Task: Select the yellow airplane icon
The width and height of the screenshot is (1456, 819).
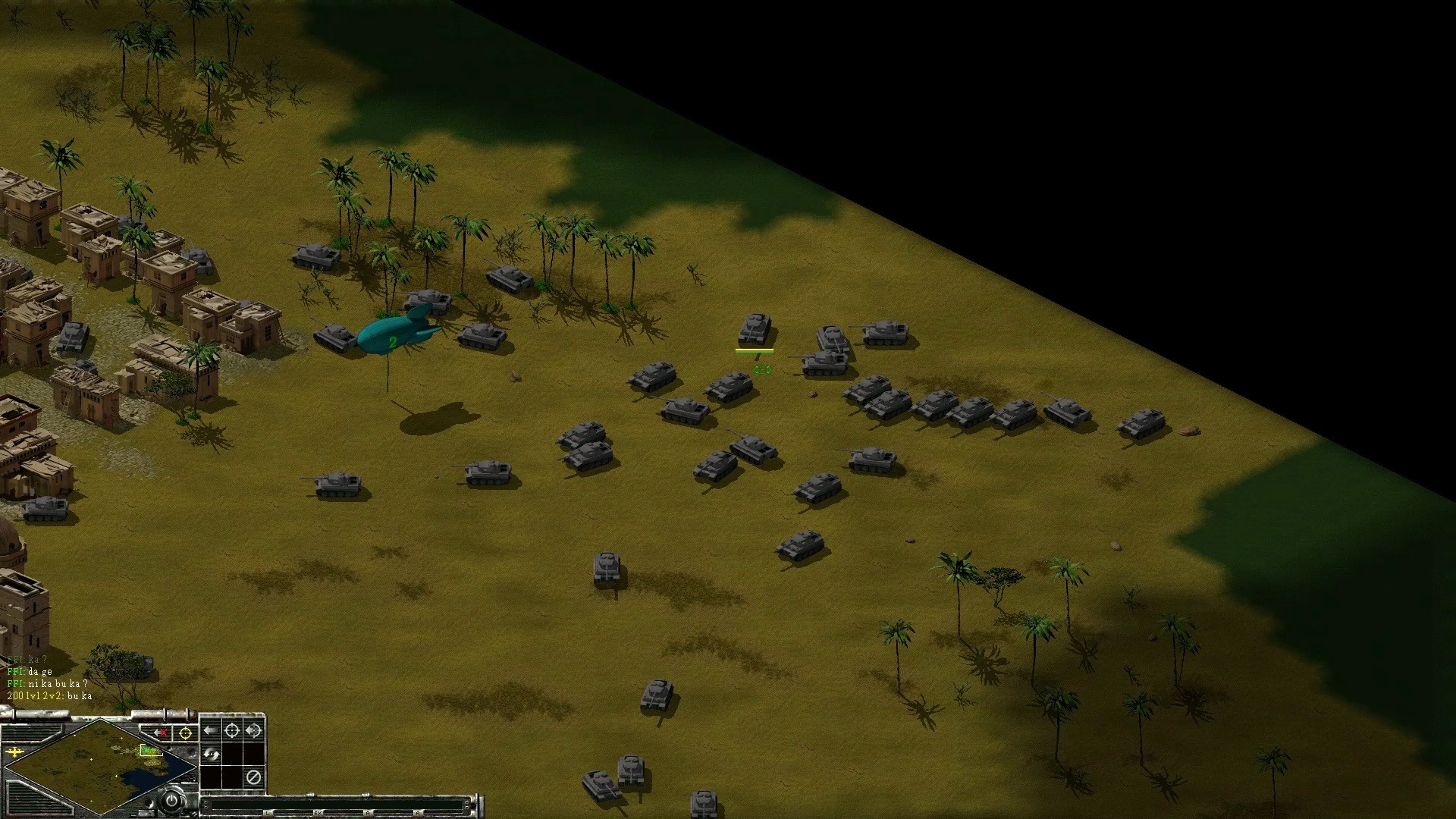Action: (x=15, y=752)
